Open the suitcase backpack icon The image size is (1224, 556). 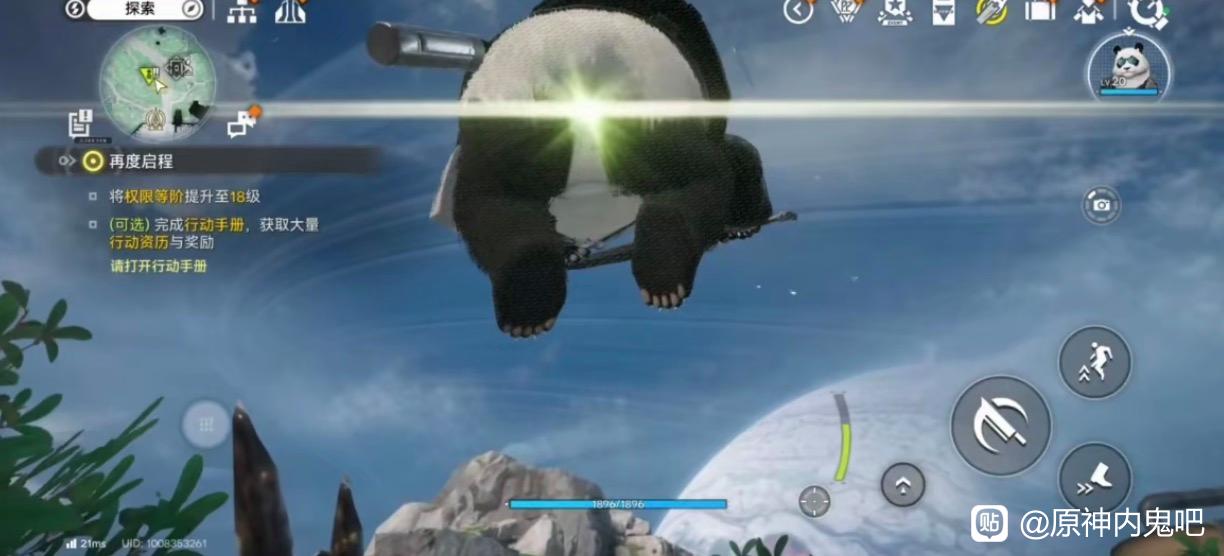click(1040, 11)
